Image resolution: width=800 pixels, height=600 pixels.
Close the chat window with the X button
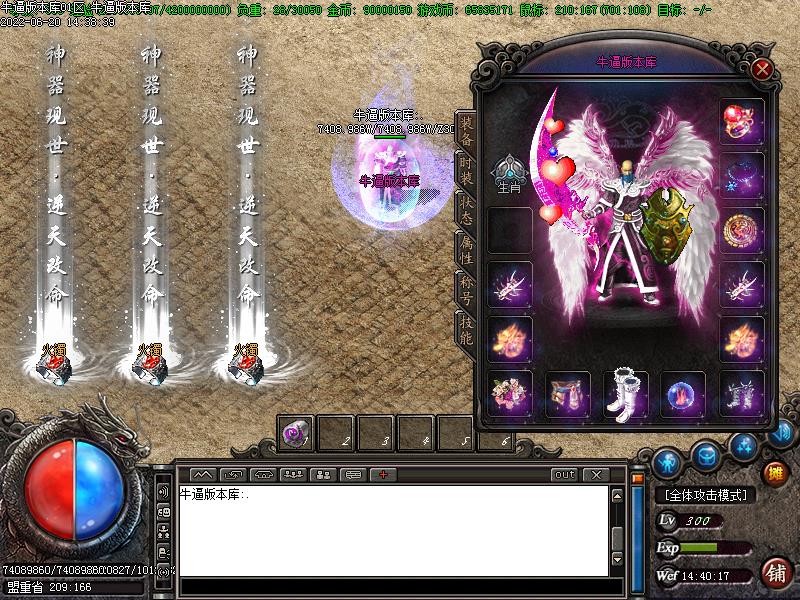[x=596, y=474]
